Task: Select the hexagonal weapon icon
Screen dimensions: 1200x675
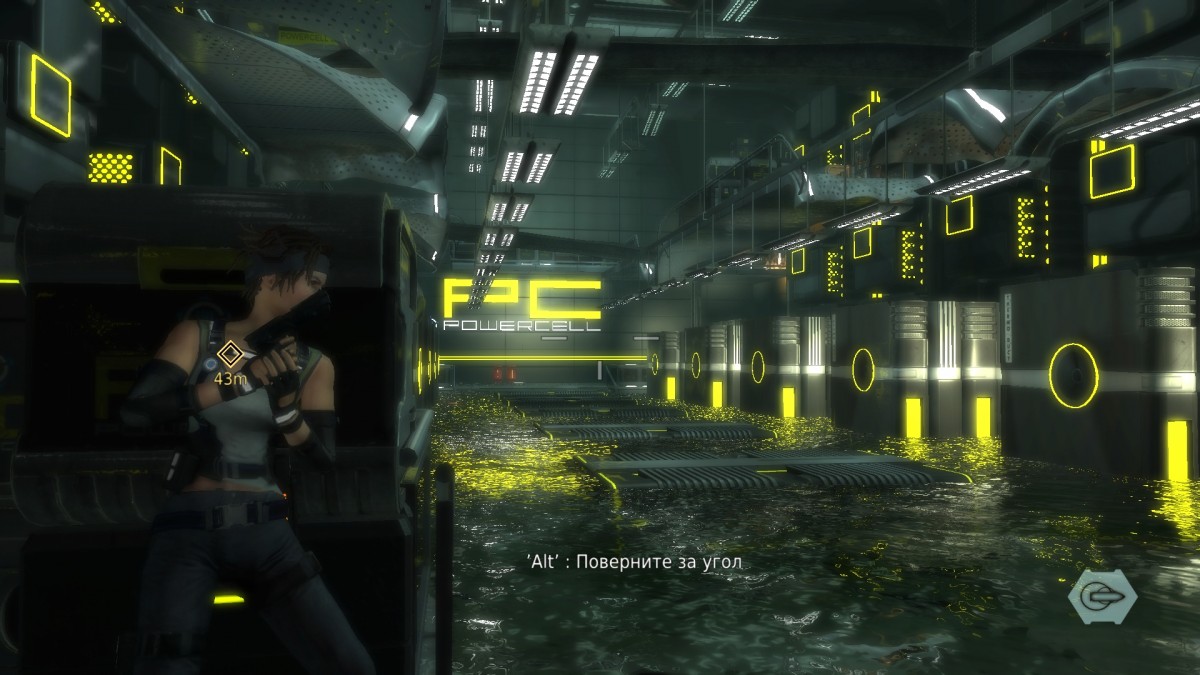Action: [x=1102, y=597]
